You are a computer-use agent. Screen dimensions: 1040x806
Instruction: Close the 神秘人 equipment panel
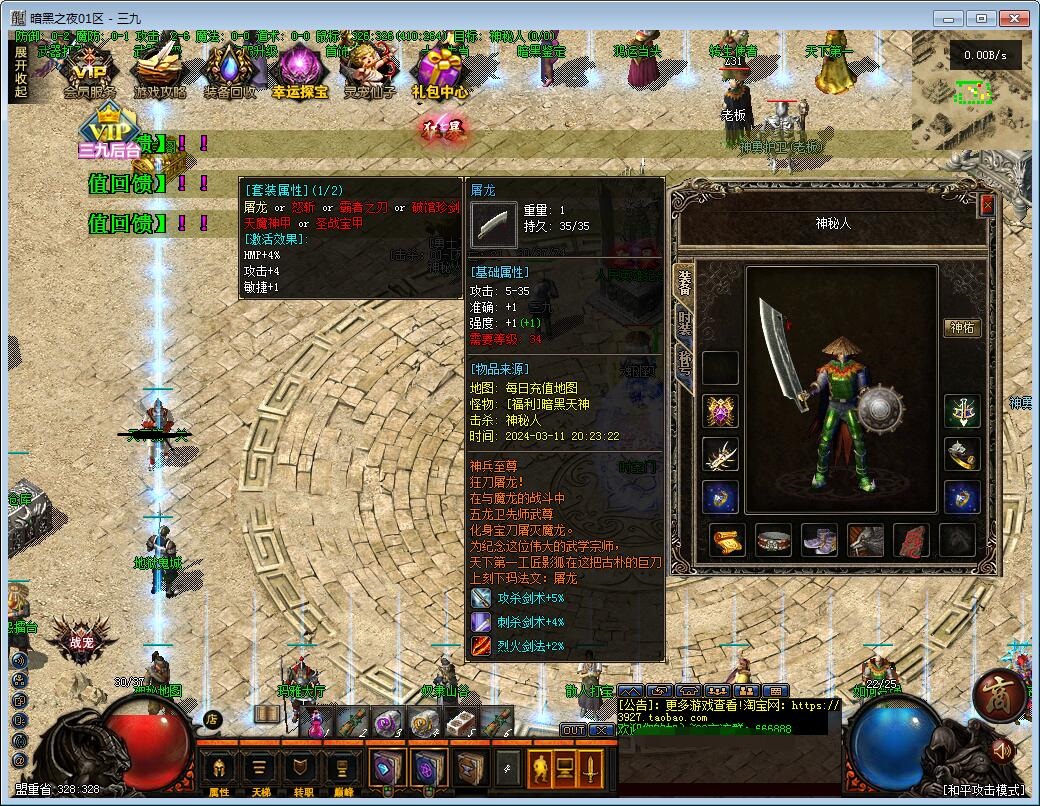pyautogui.click(x=987, y=205)
